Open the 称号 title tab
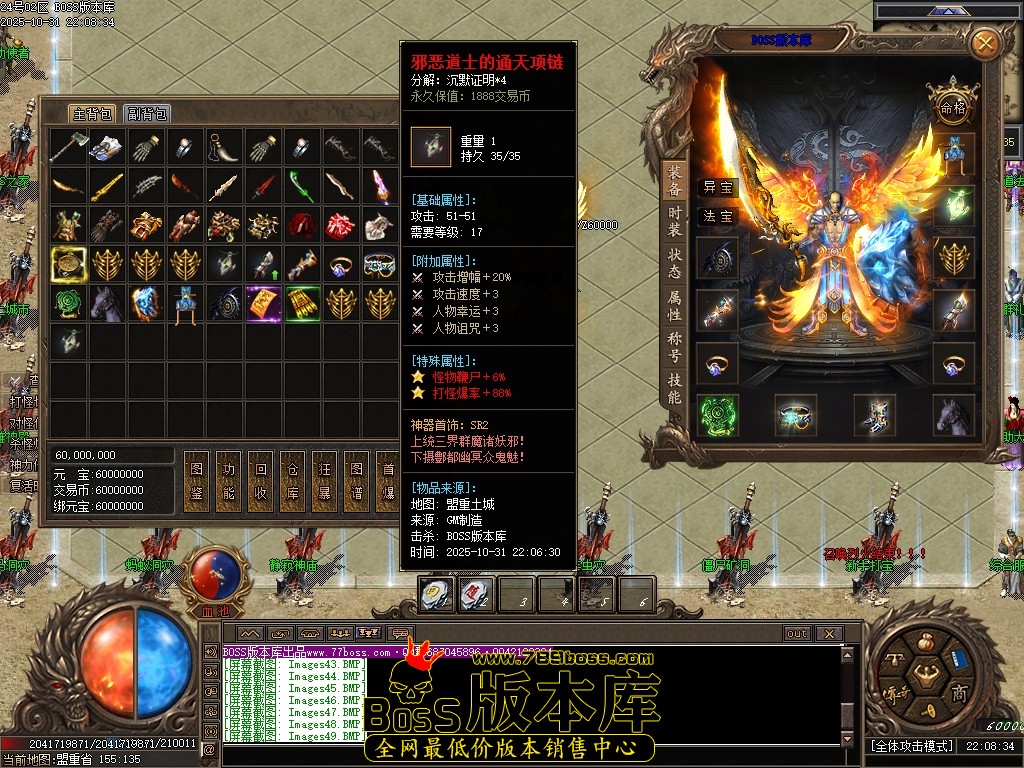Screen dimensions: 1024x768 [x=675, y=348]
